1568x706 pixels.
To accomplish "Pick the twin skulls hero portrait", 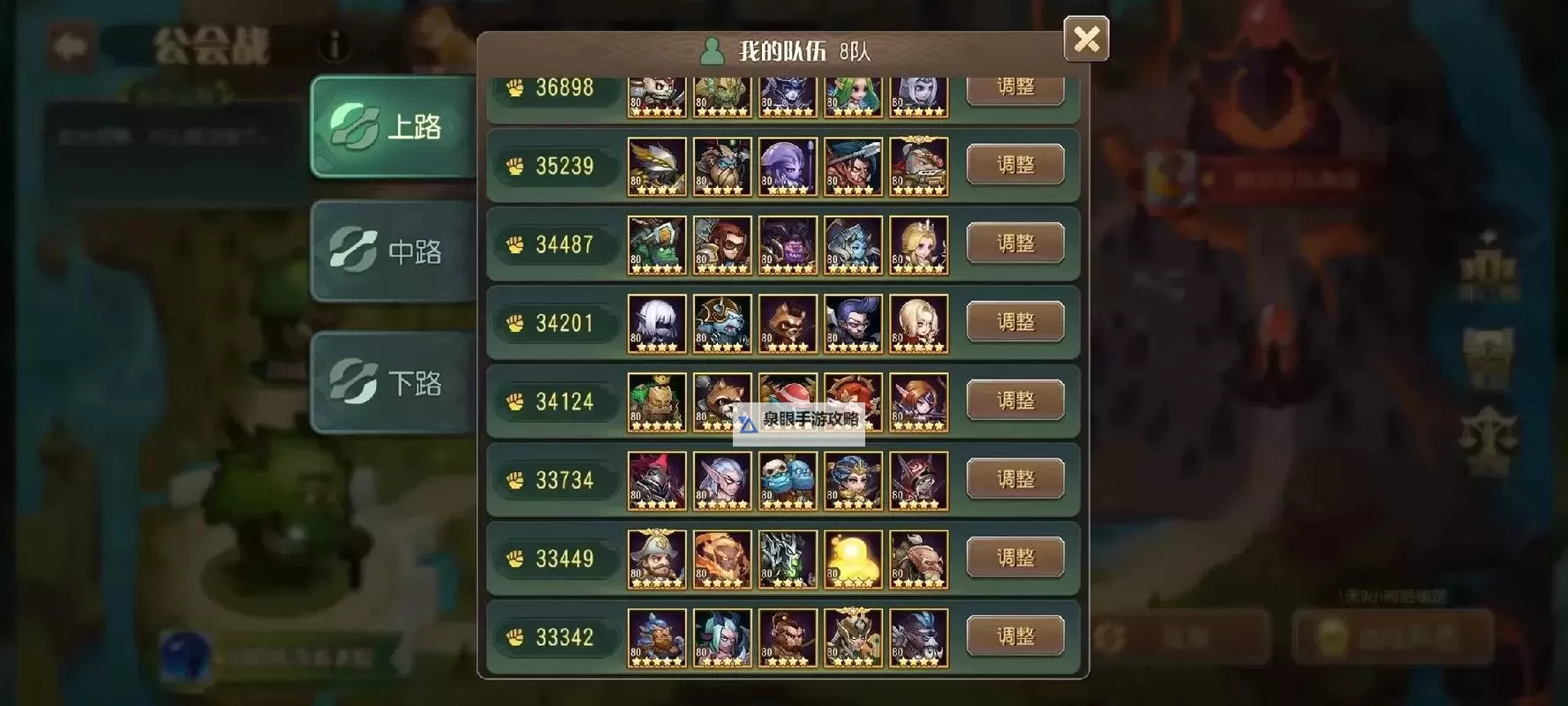I will tap(788, 480).
